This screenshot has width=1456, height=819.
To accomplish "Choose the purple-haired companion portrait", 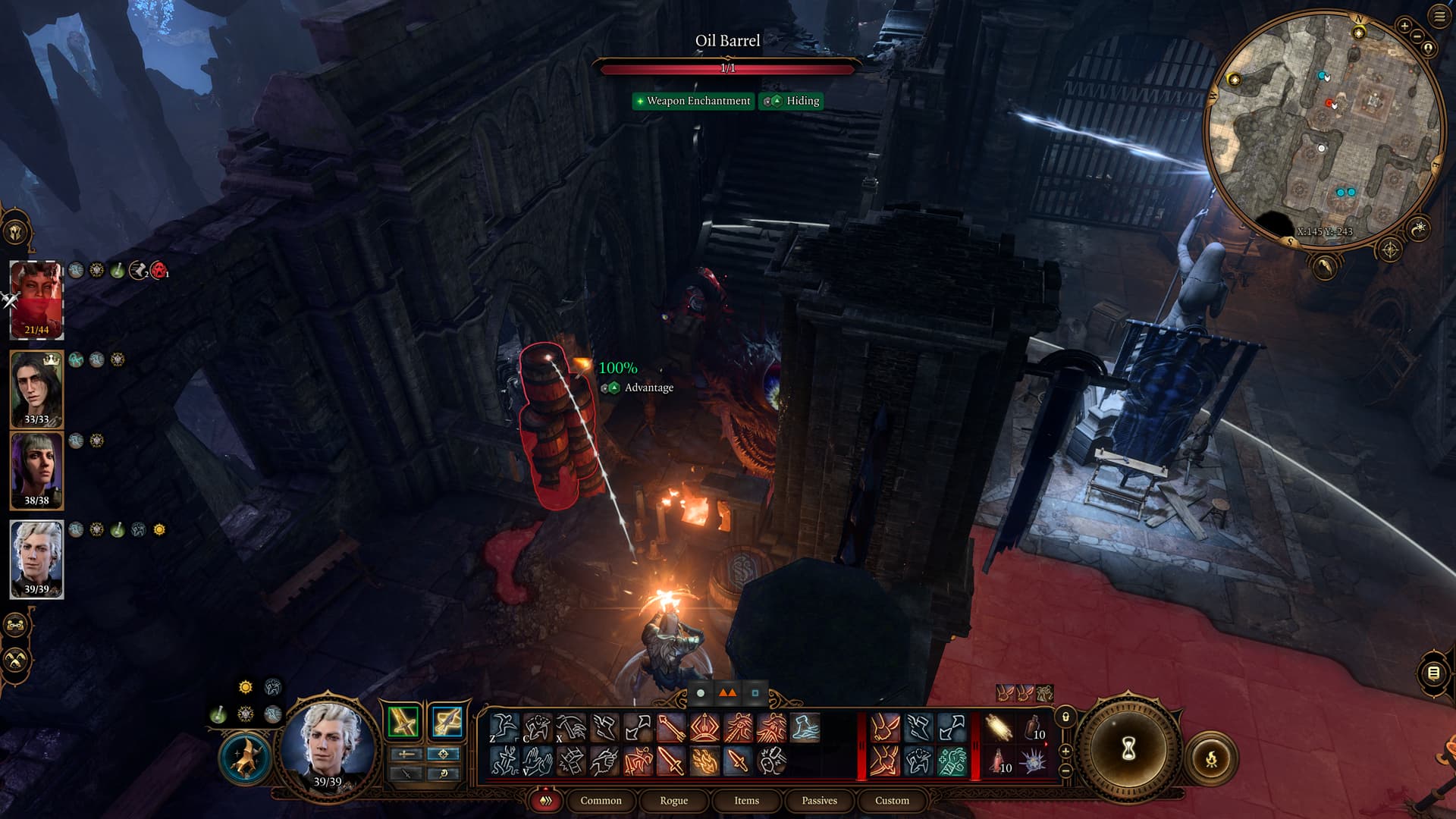I will click(36, 470).
